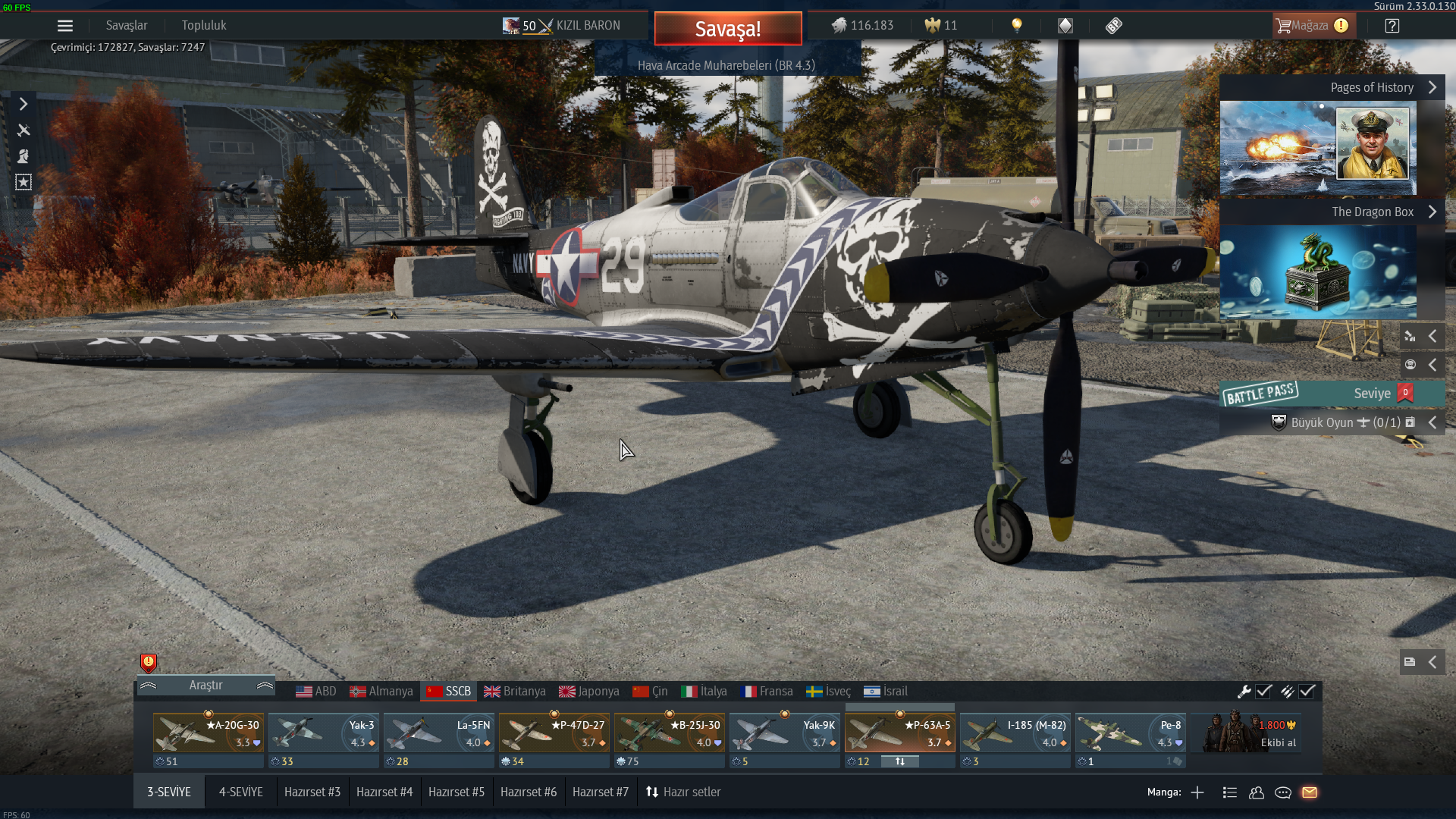Start the battle with Savaşa! button

727,29
